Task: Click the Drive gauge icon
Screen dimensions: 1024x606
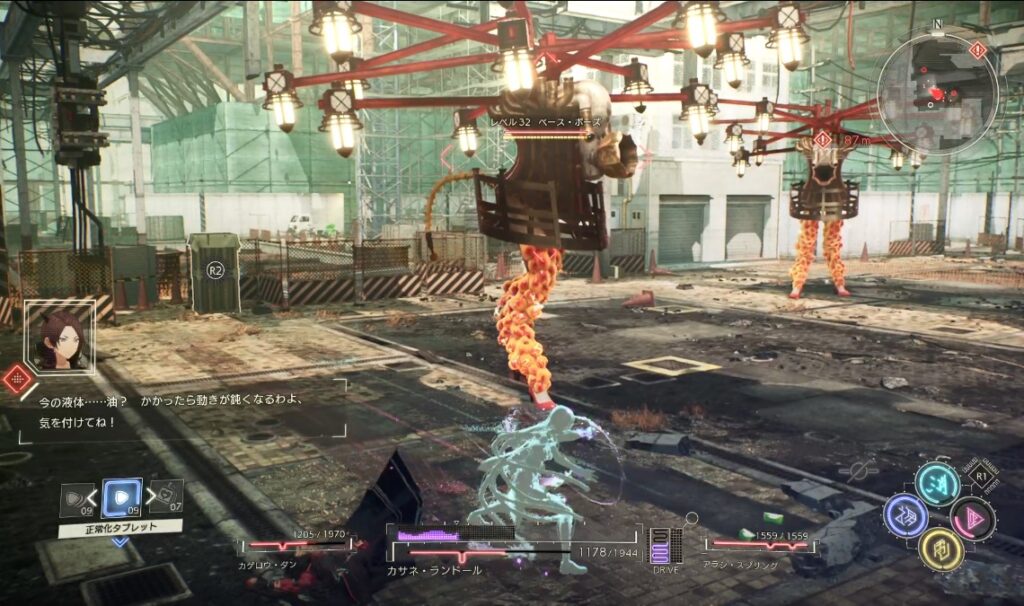Action: [665, 546]
